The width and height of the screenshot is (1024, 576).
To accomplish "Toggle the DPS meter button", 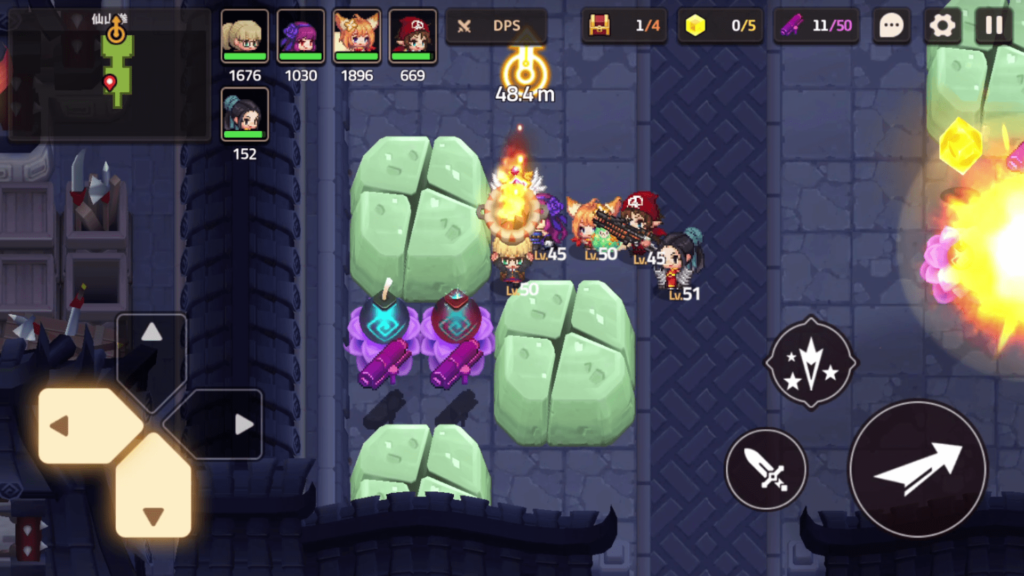I will [496, 26].
